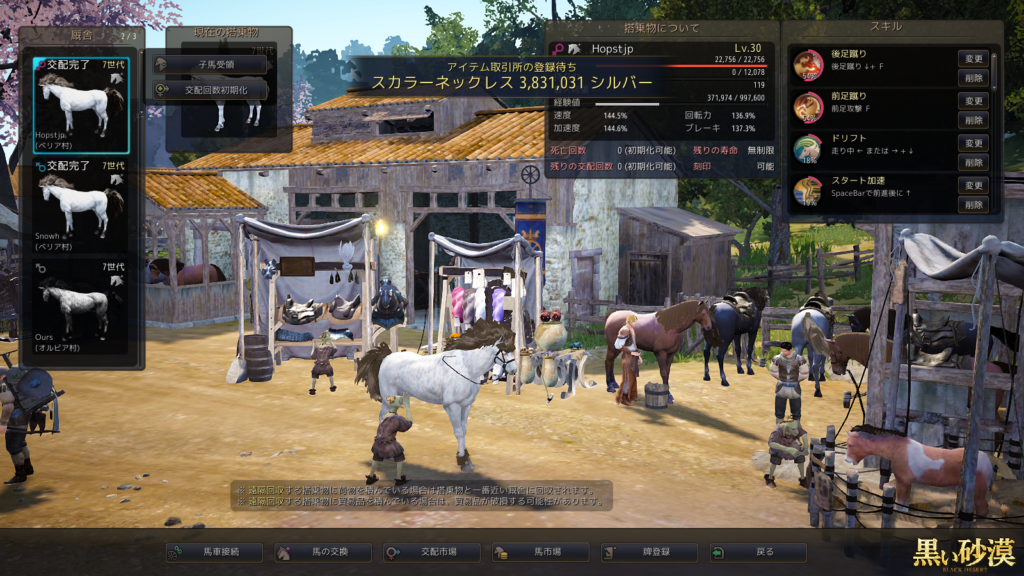The width and height of the screenshot is (1024, 576).
Task: Open the 馬市場 horse market
Action: pos(540,552)
